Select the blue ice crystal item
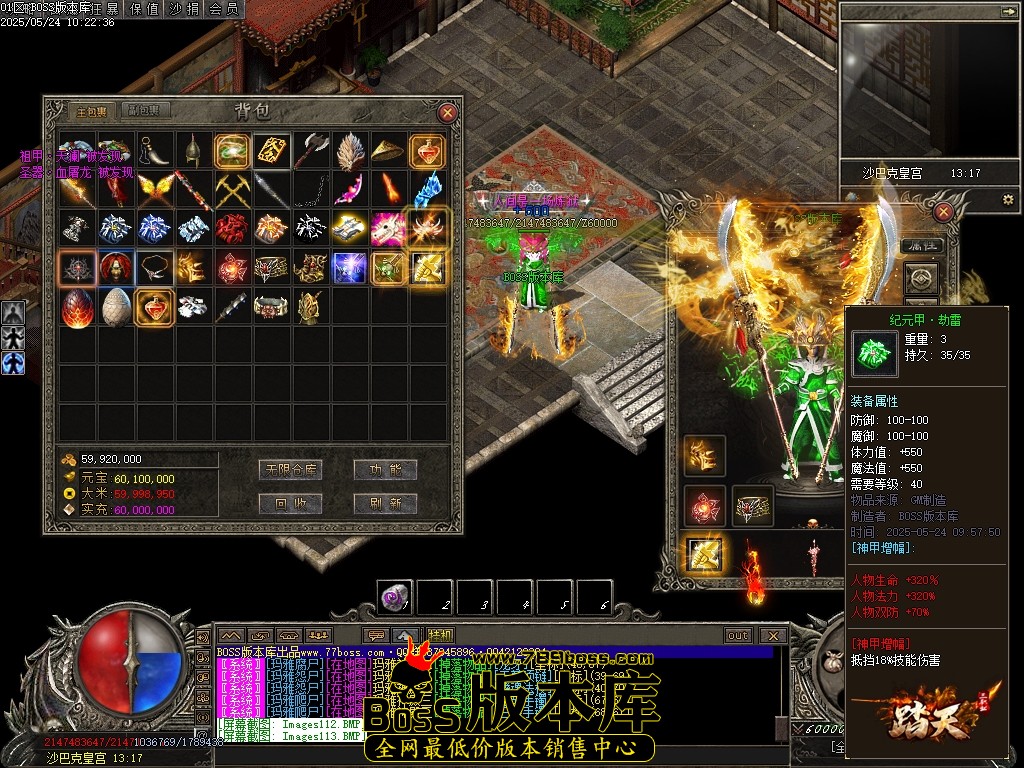Image resolution: width=1024 pixels, height=768 pixels. [428, 187]
